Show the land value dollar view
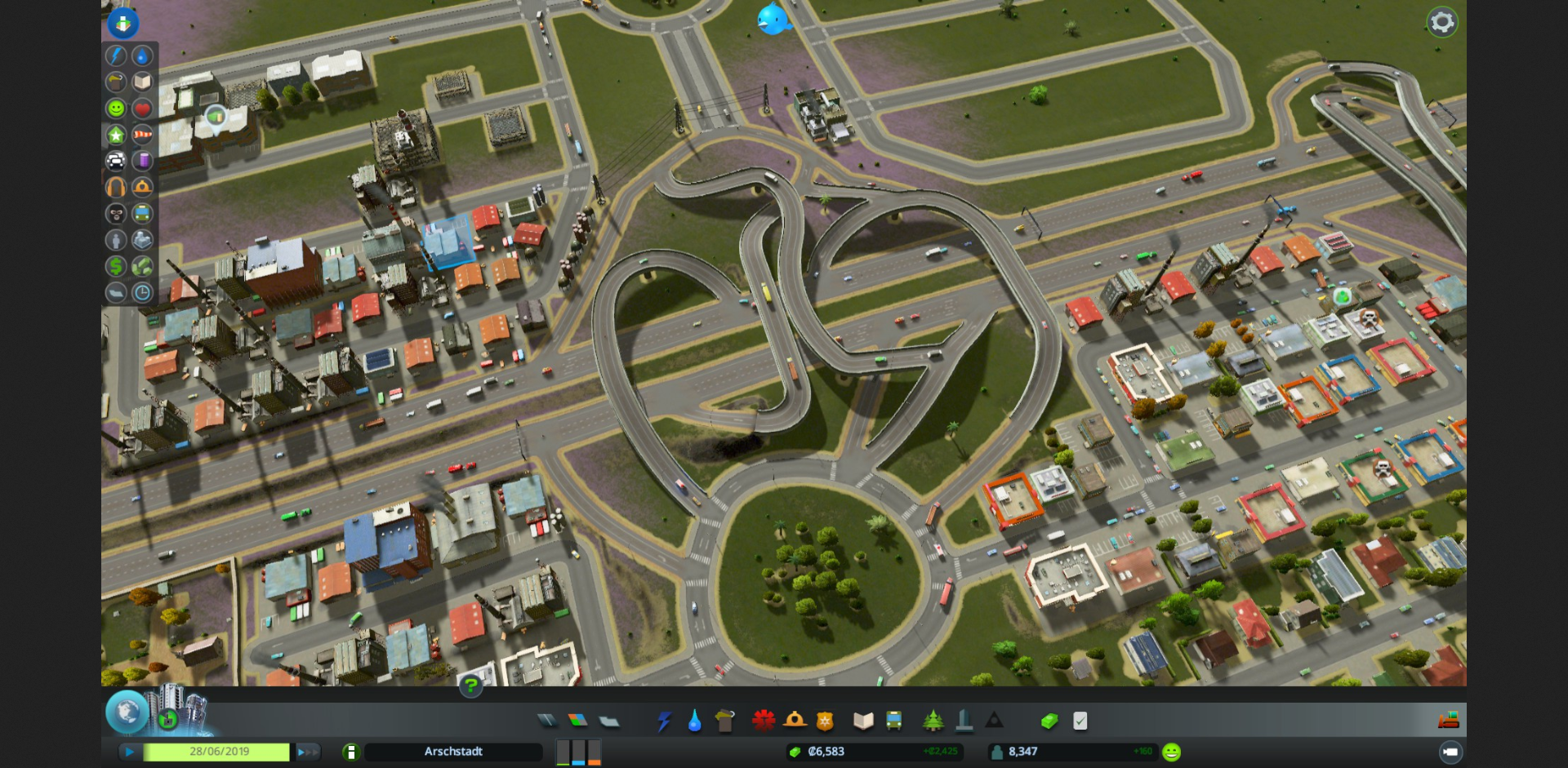 (116, 266)
